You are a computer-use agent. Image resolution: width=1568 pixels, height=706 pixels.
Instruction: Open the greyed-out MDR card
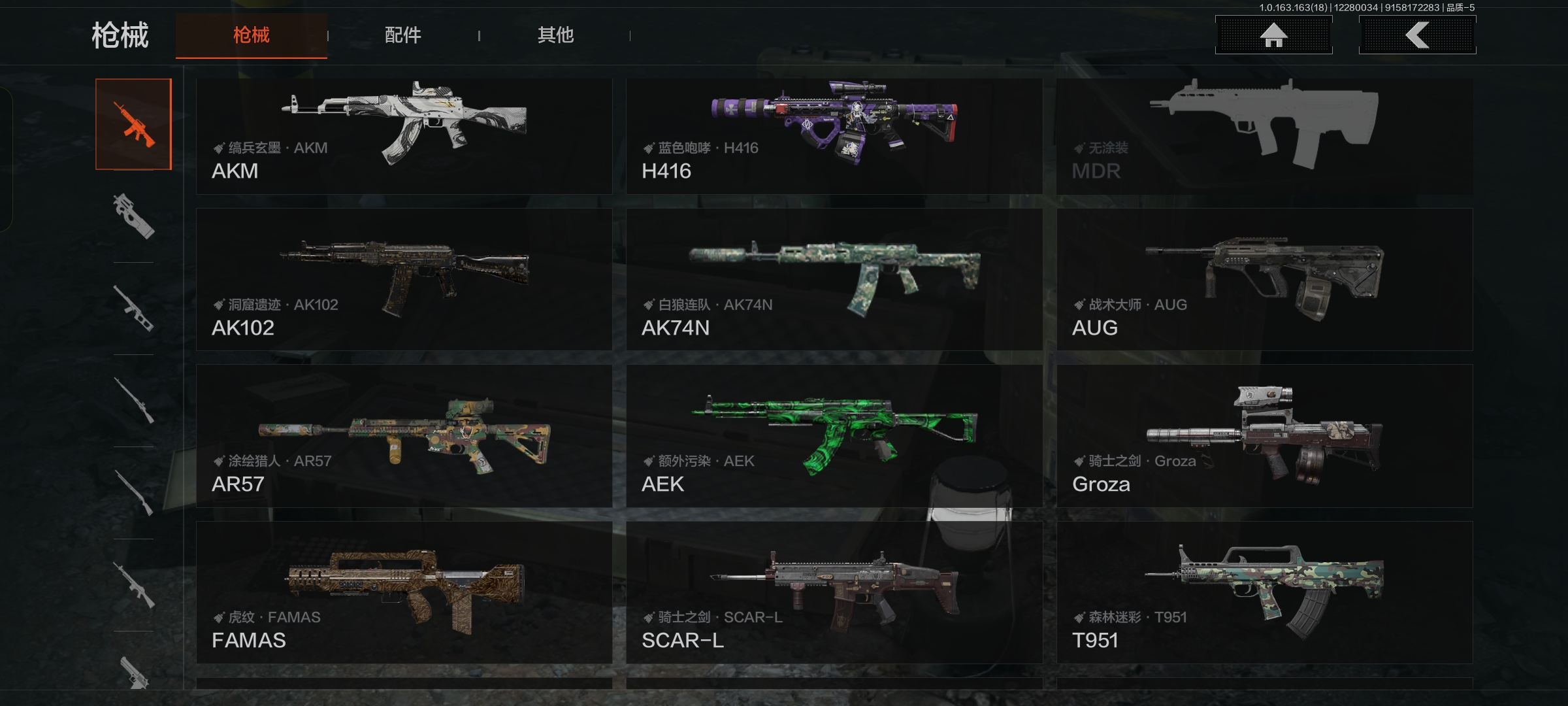coord(1264,136)
